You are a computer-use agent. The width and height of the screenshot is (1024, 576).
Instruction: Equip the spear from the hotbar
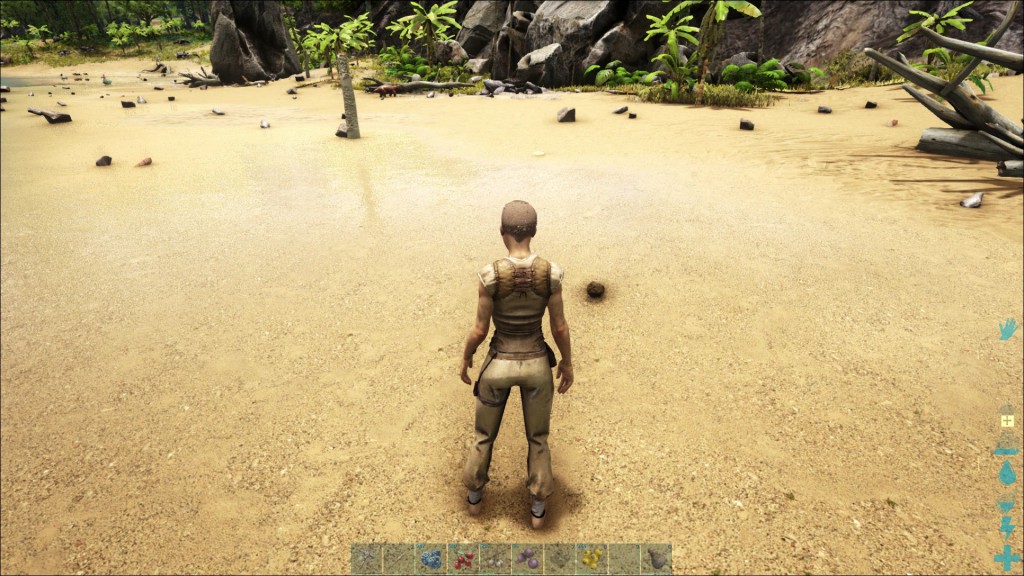[399, 559]
